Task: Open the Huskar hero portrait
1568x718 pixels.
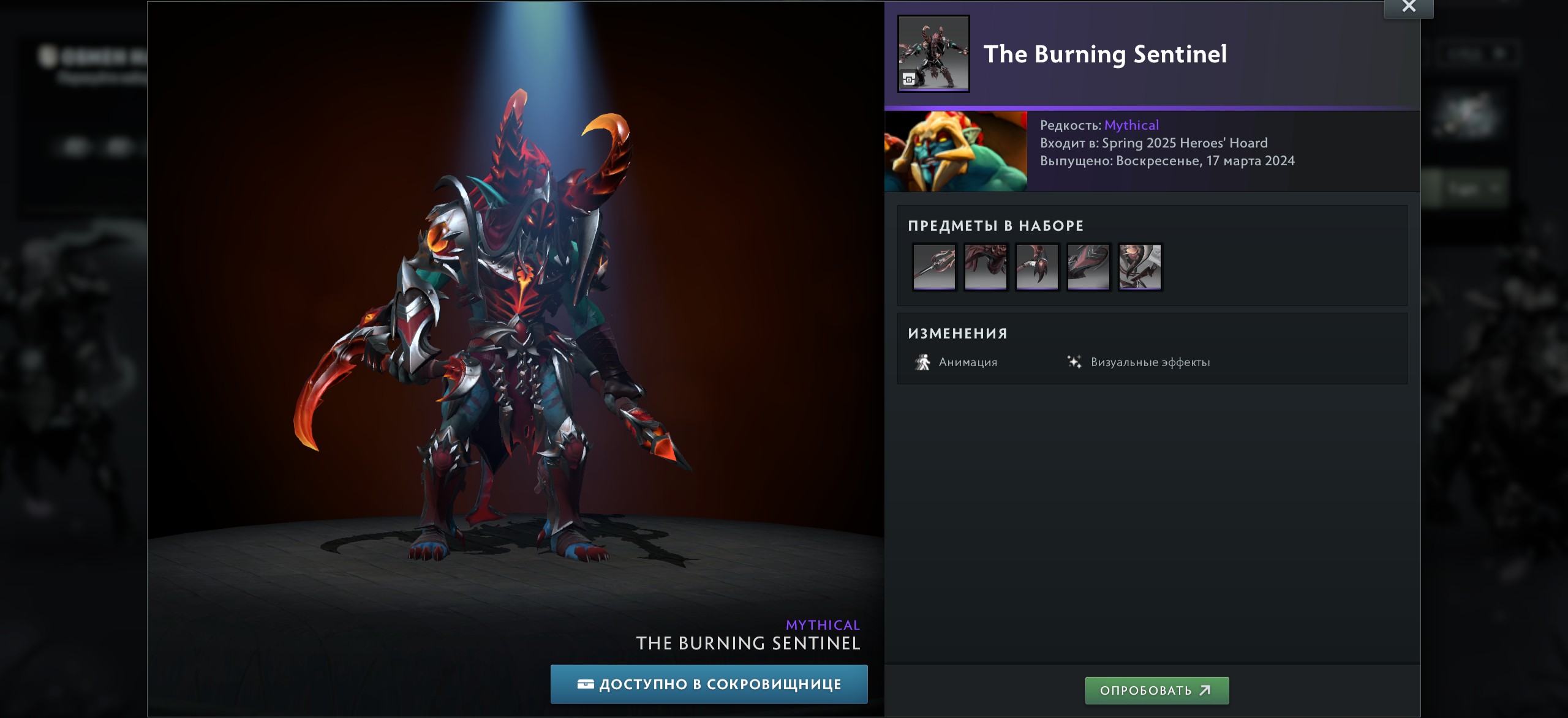Action: pos(956,151)
